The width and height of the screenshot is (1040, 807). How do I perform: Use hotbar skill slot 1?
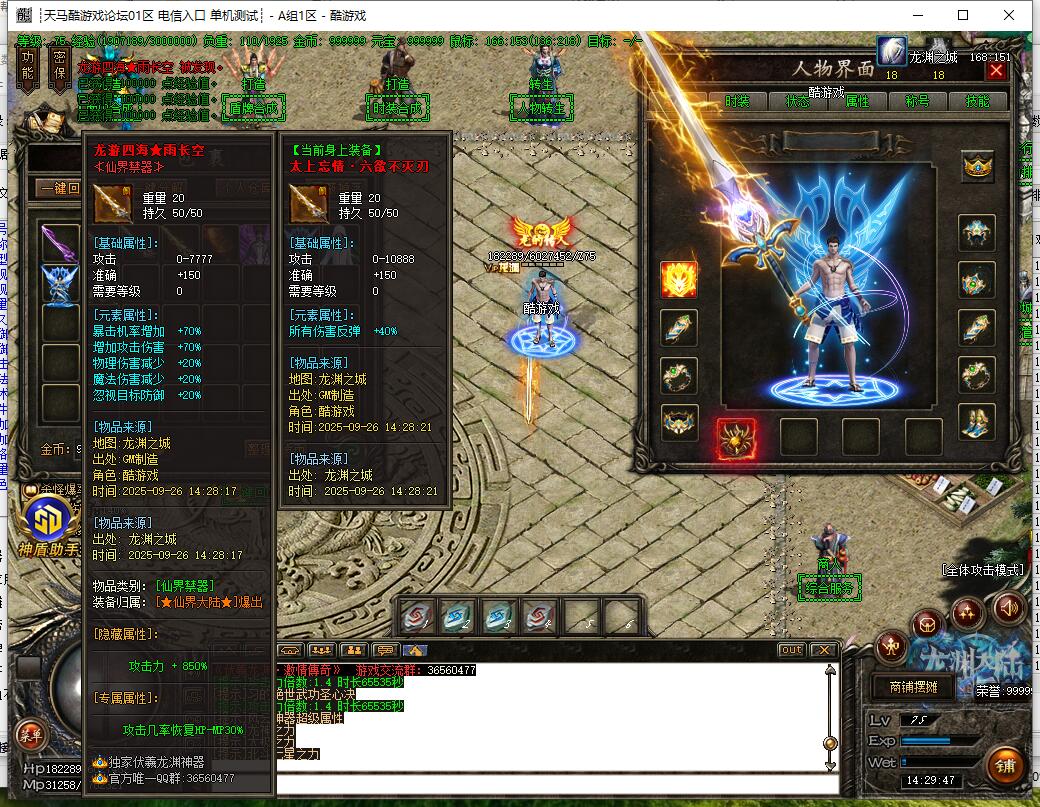click(x=418, y=617)
